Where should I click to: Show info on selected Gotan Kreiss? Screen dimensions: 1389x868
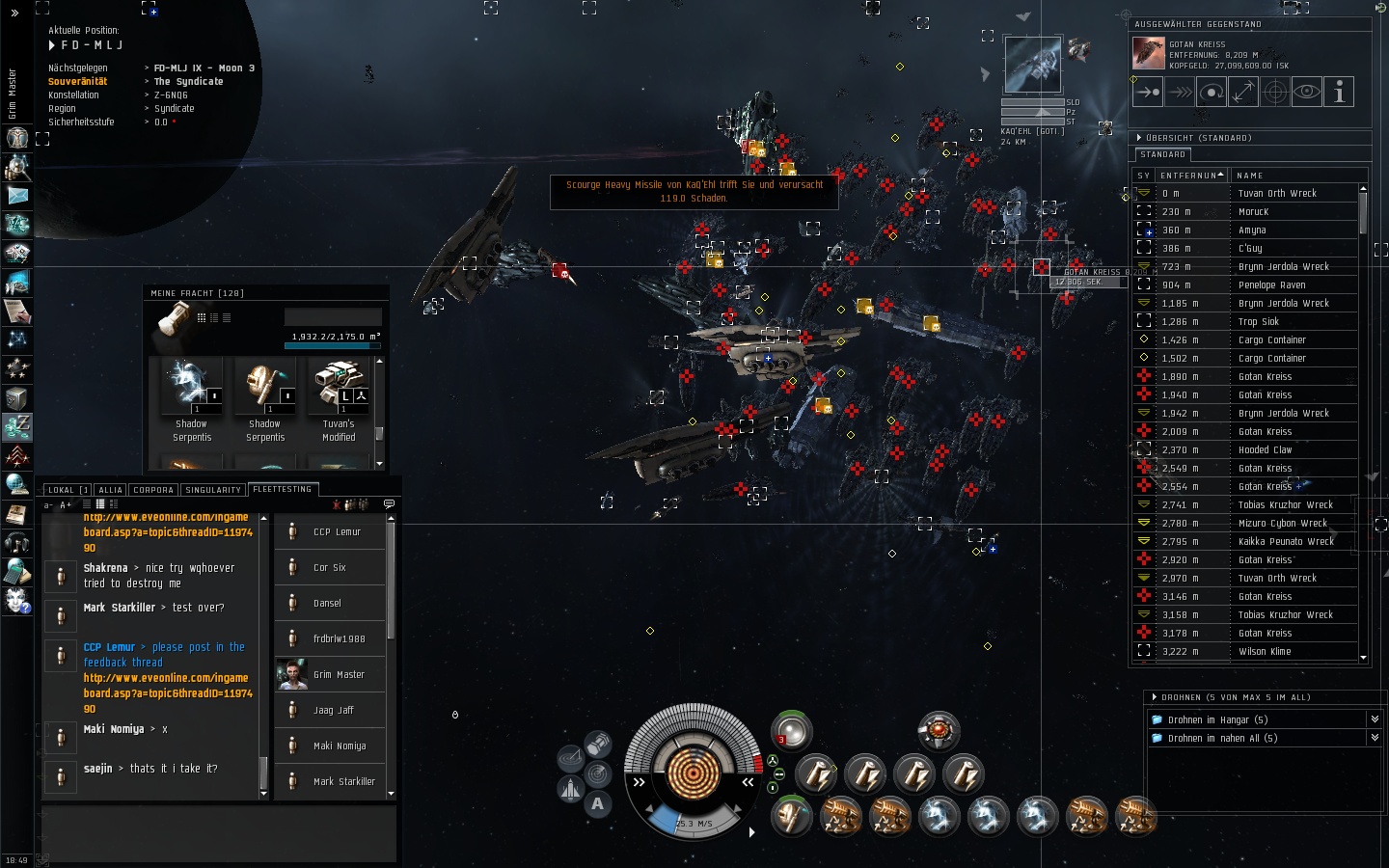tap(1339, 93)
